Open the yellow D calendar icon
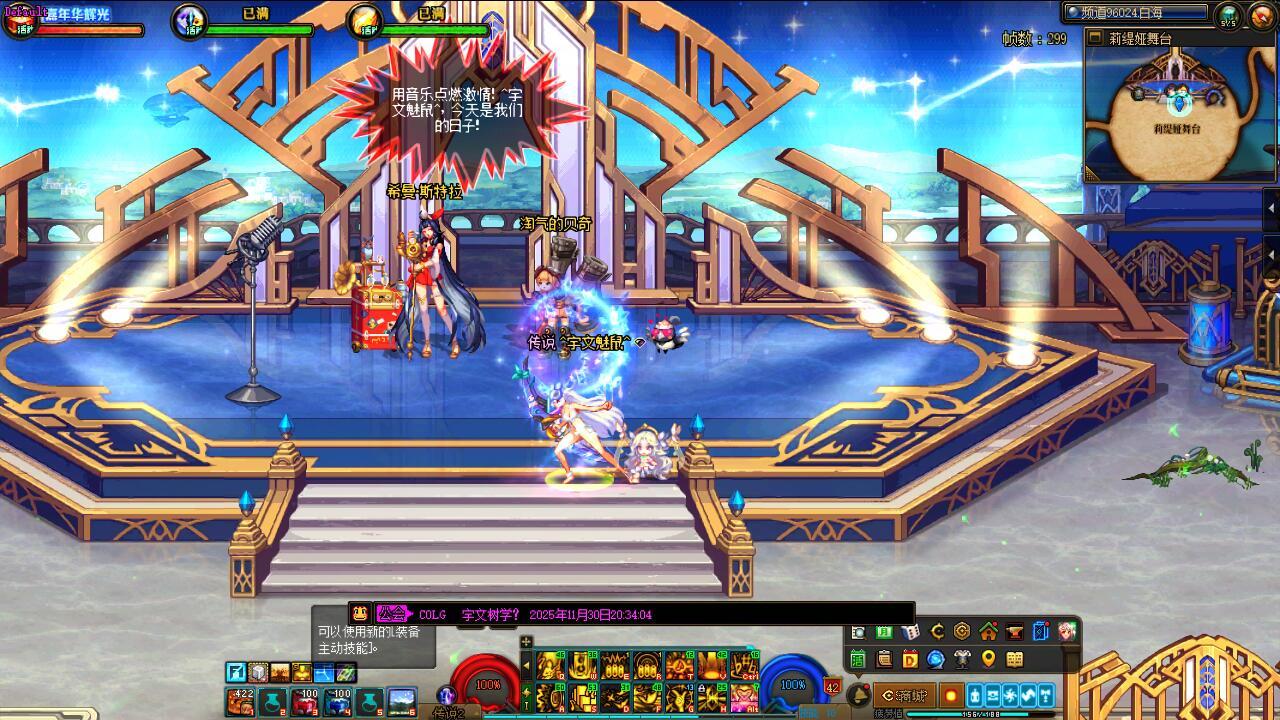 [910, 659]
